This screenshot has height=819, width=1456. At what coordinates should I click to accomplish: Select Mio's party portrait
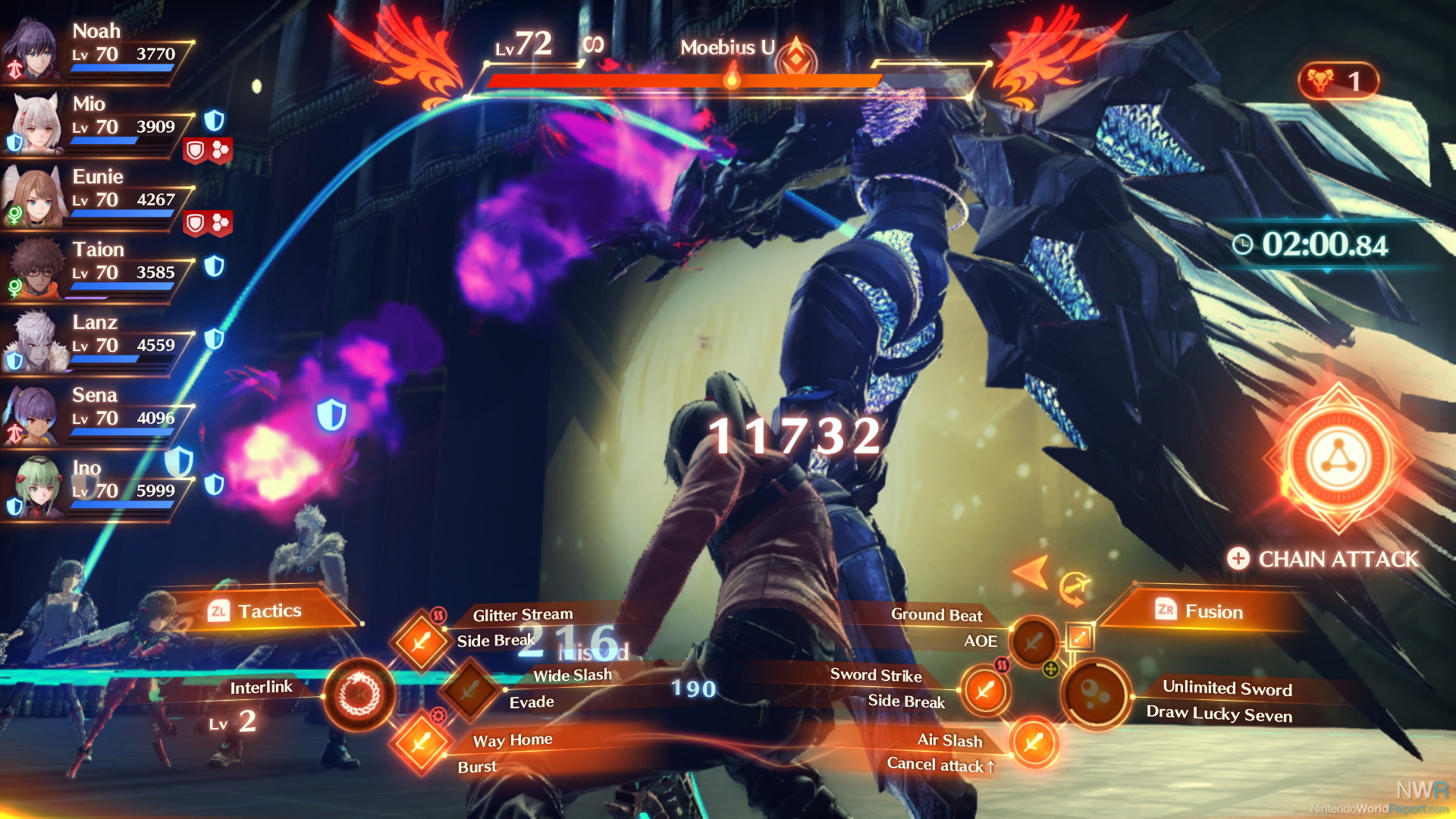click(33, 124)
